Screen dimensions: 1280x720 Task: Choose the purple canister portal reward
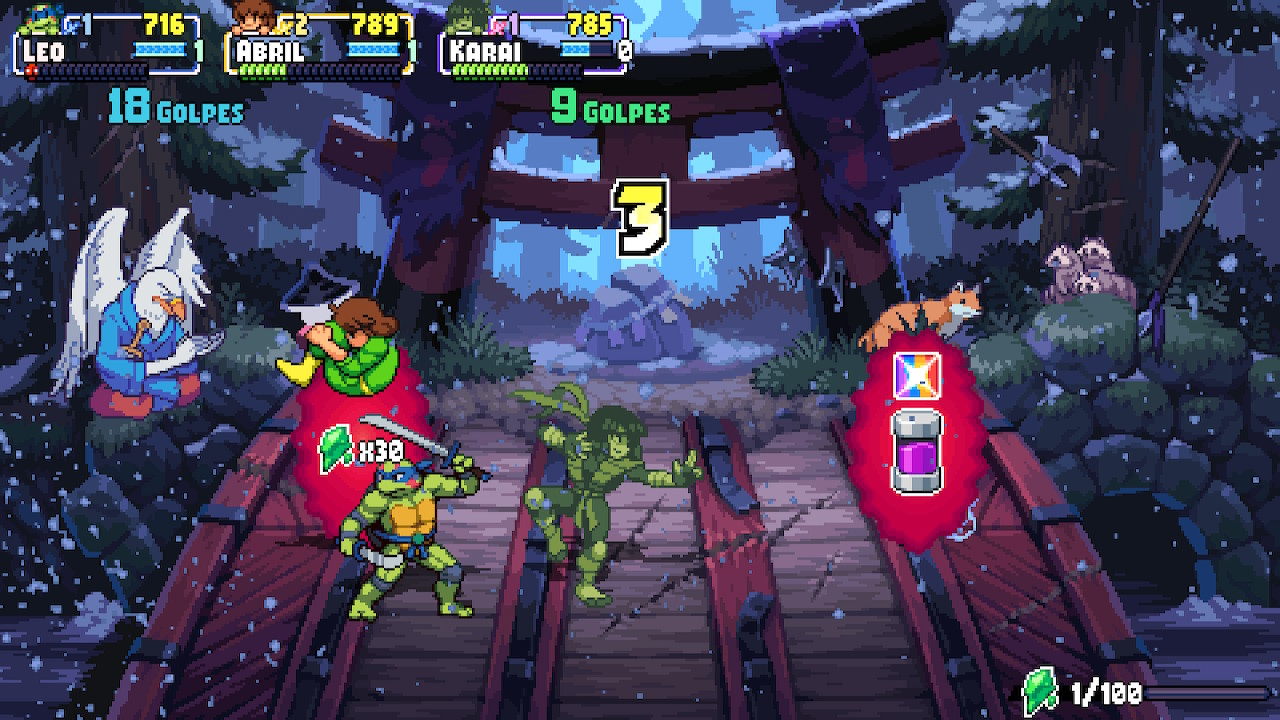click(x=917, y=450)
